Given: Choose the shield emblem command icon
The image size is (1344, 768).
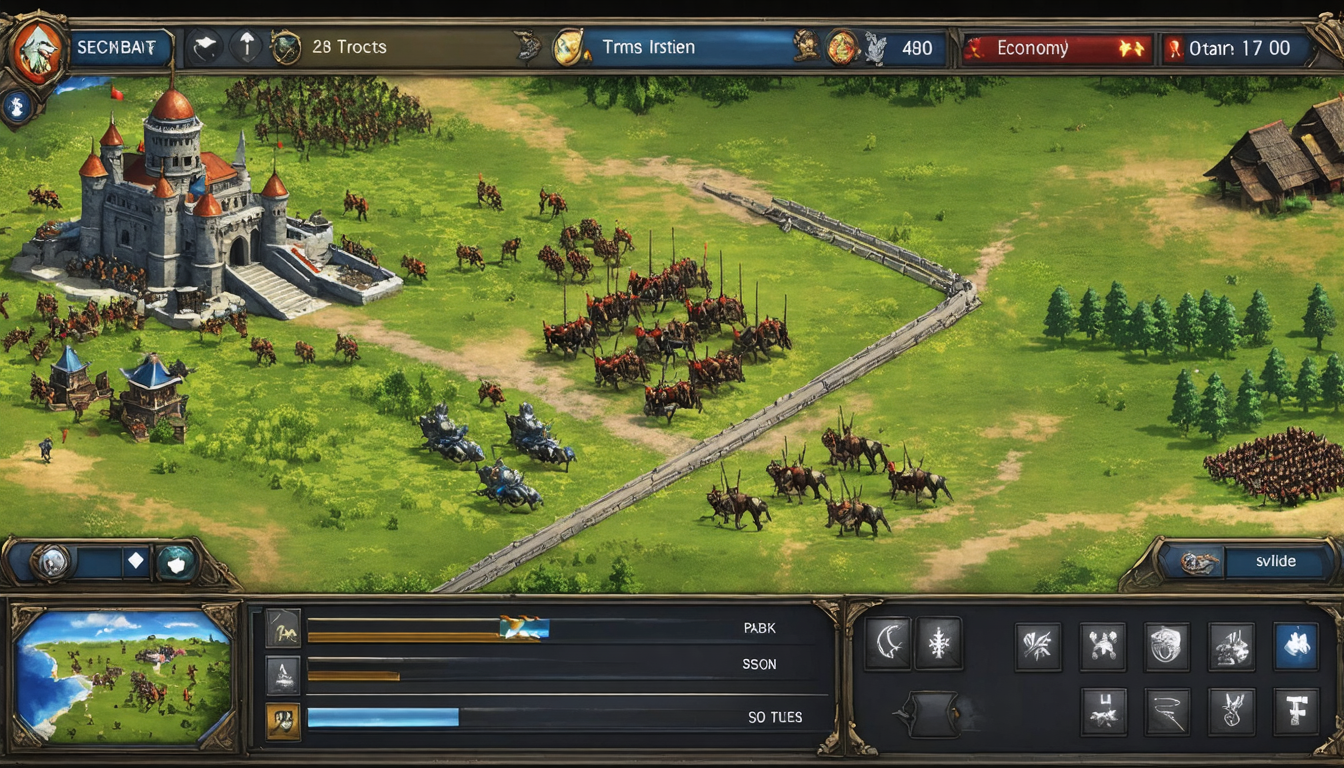Looking at the screenshot, I should click(1166, 645).
